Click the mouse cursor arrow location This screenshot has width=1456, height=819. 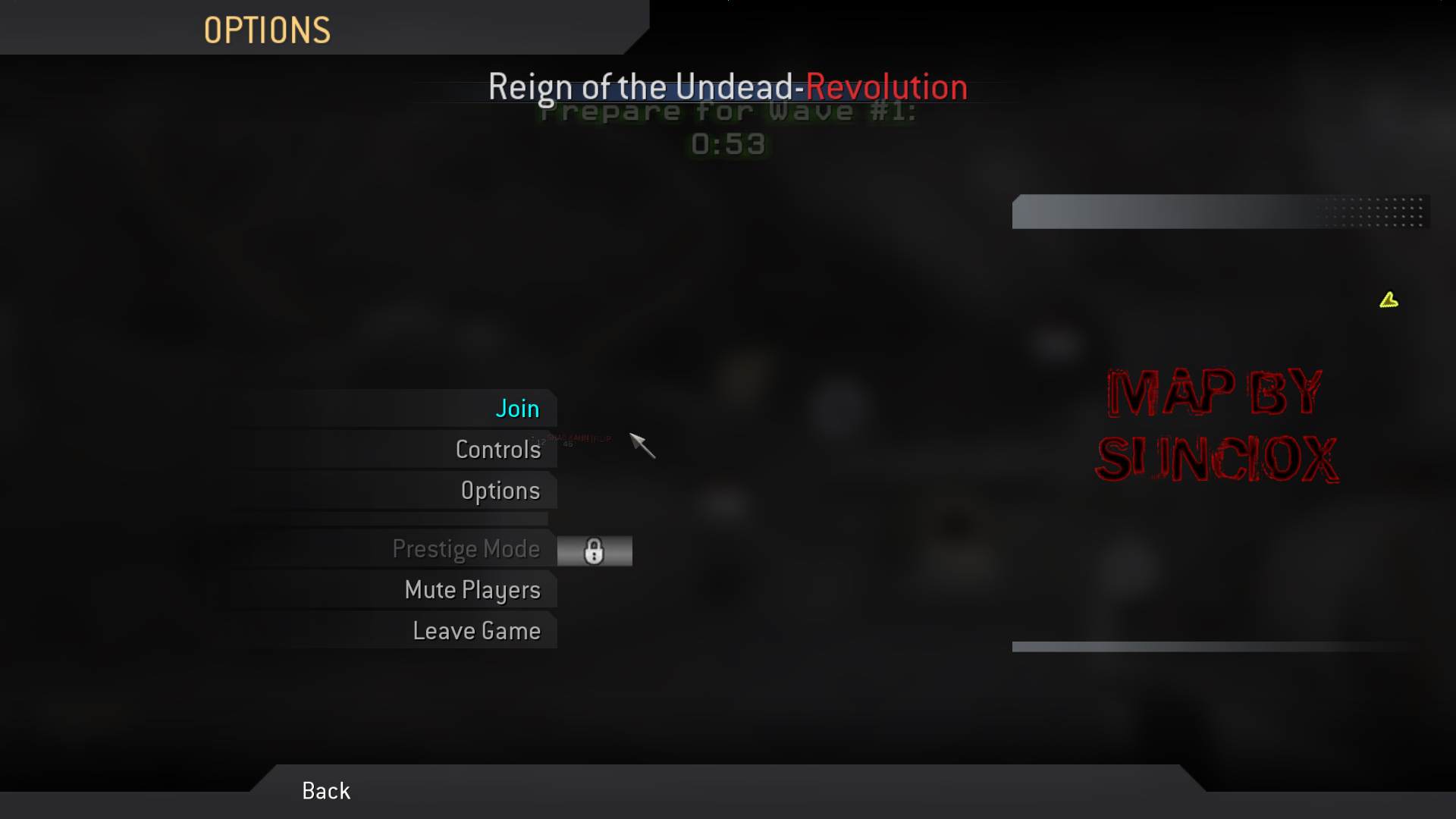pyautogui.click(x=641, y=447)
